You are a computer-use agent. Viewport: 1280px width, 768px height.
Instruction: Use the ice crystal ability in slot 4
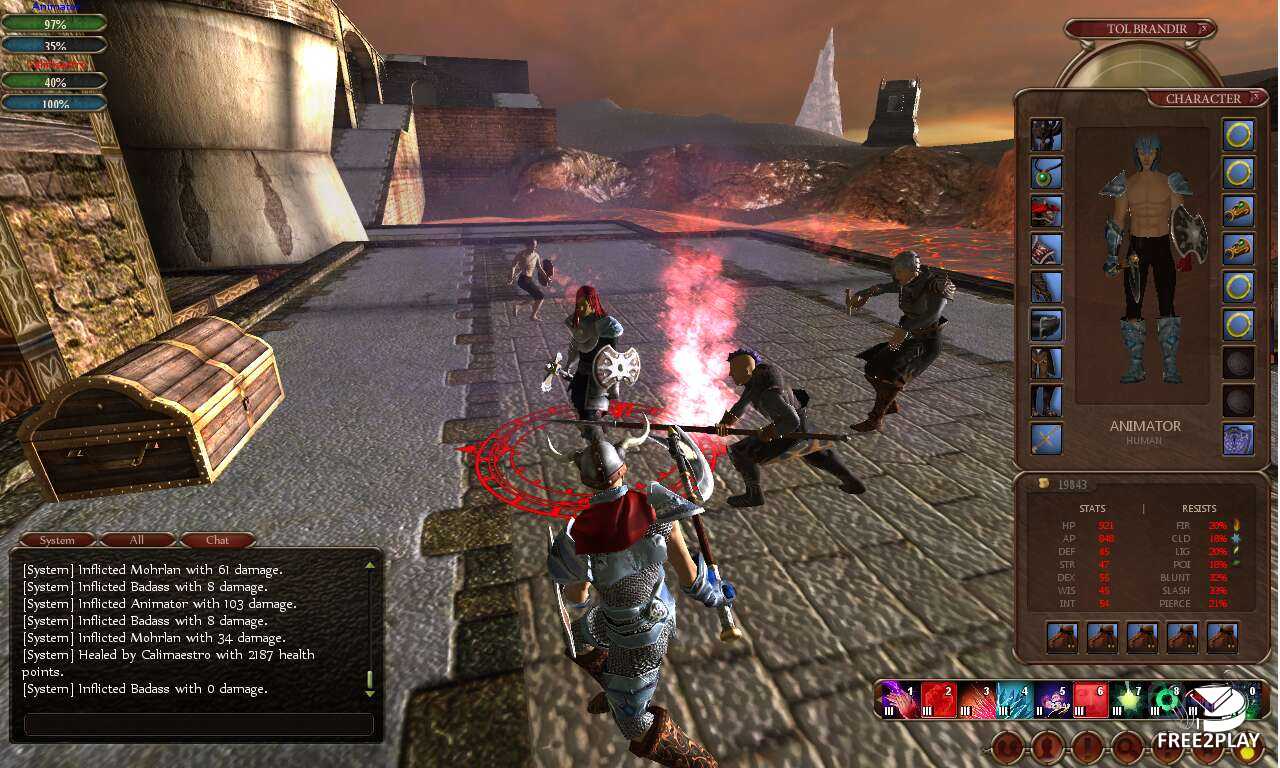pos(1015,698)
